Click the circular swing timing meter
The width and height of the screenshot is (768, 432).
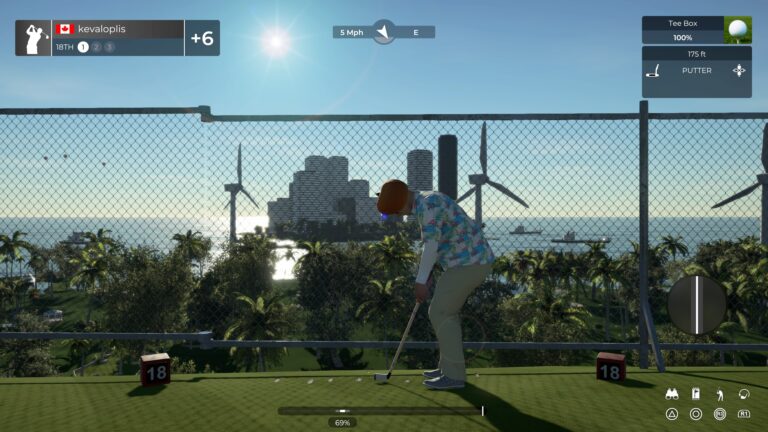pos(697,304)
